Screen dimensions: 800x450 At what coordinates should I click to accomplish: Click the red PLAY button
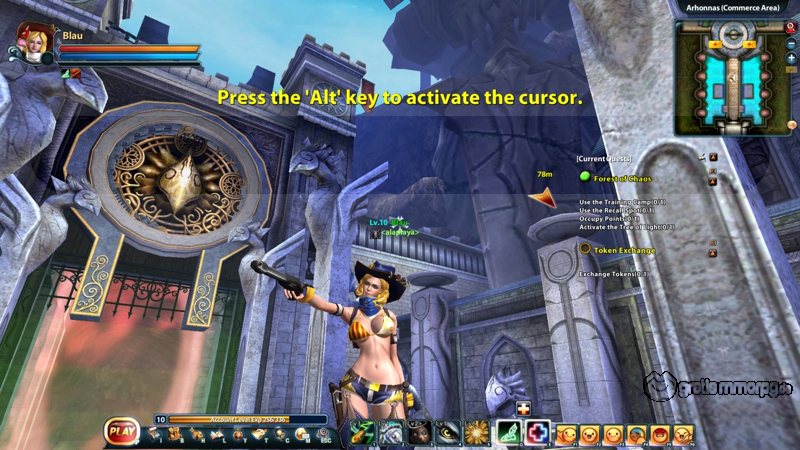(x=123, y=433)
